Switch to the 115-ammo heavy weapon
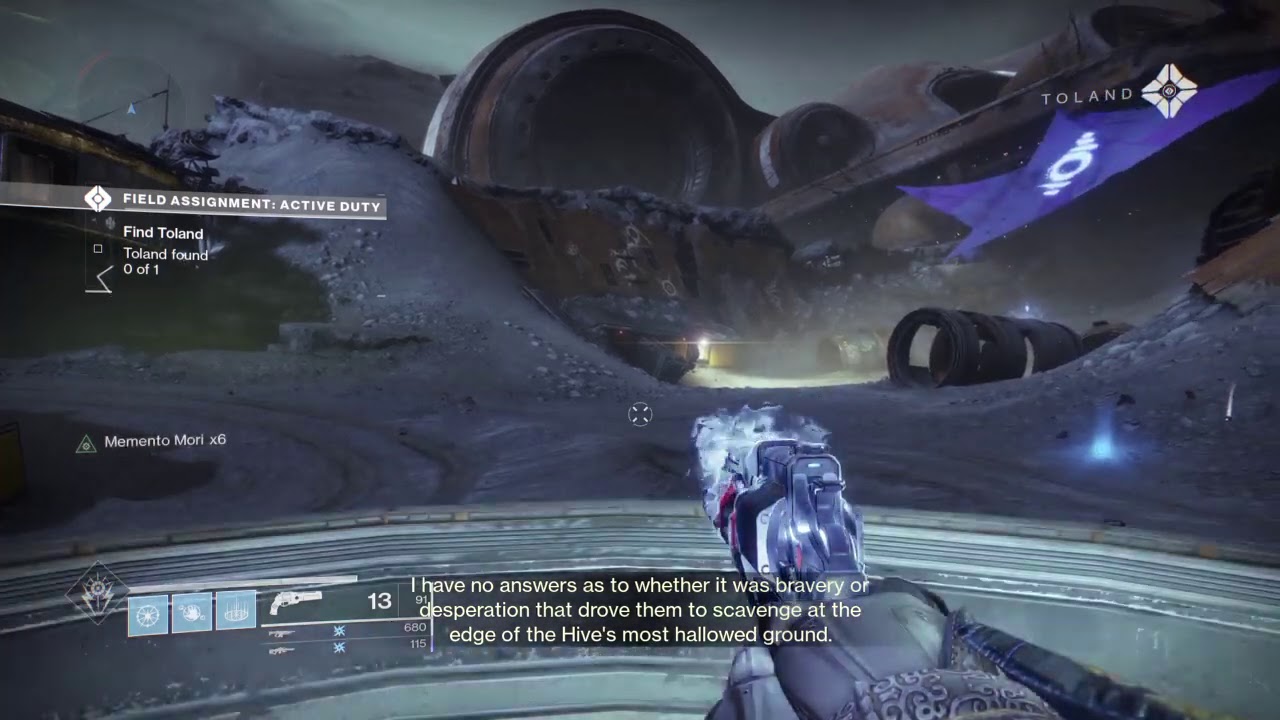The width and height of the screenshot is (1280, 720). (x=281, y=649)
